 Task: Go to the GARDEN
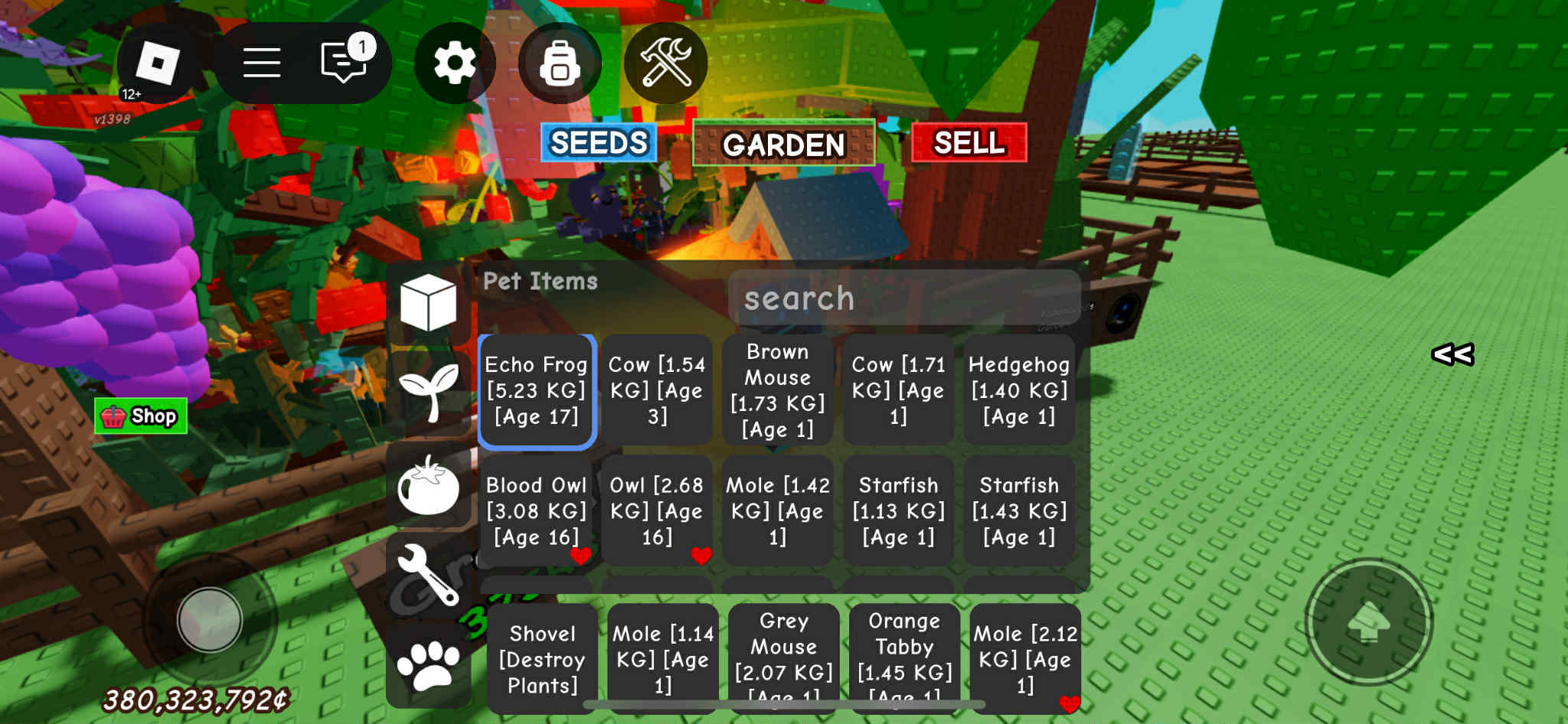coord(783,143)
